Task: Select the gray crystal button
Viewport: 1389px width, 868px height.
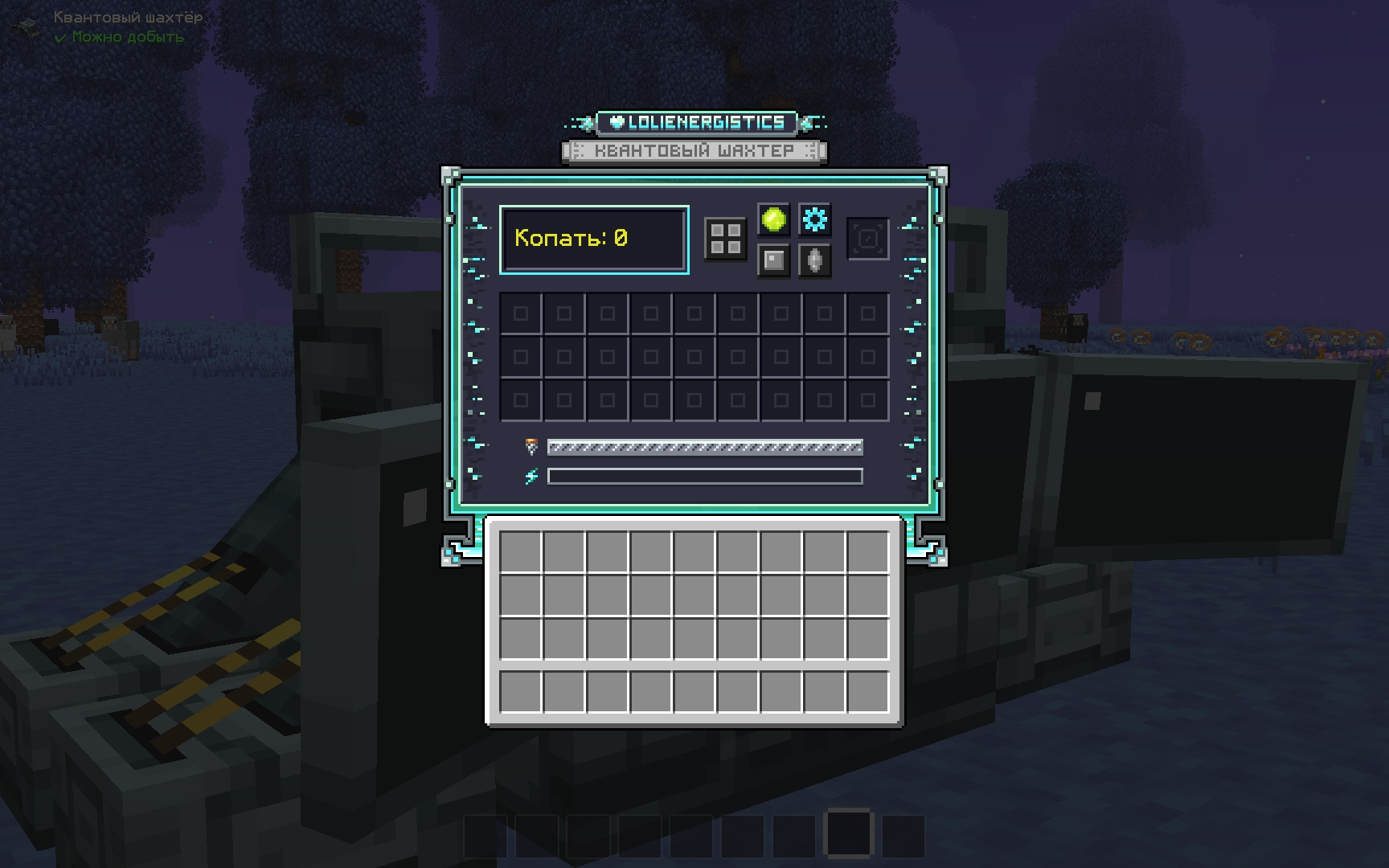Action: [814, 260]
